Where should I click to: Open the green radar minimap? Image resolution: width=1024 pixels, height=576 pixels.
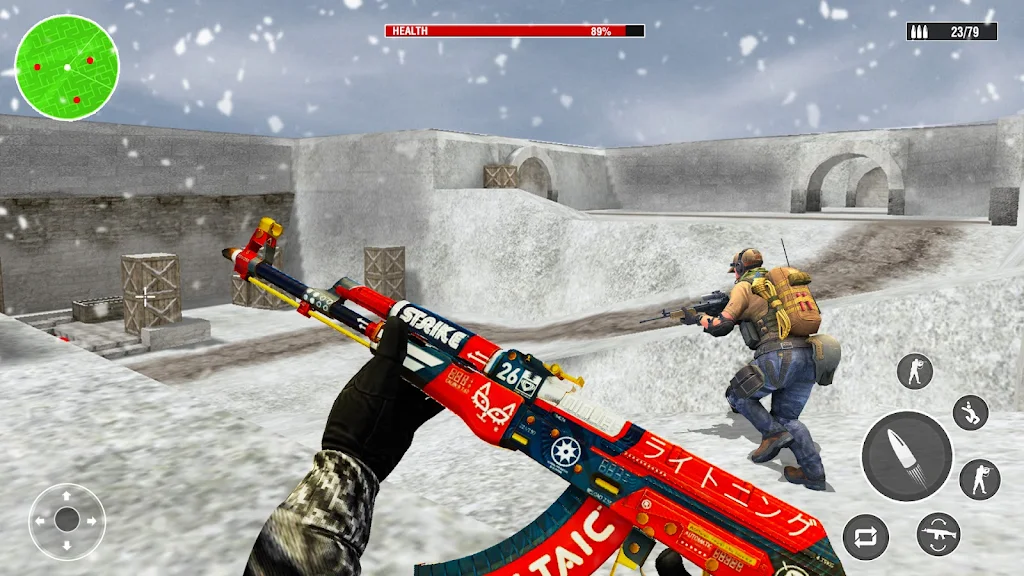click(x=67, y=67)
